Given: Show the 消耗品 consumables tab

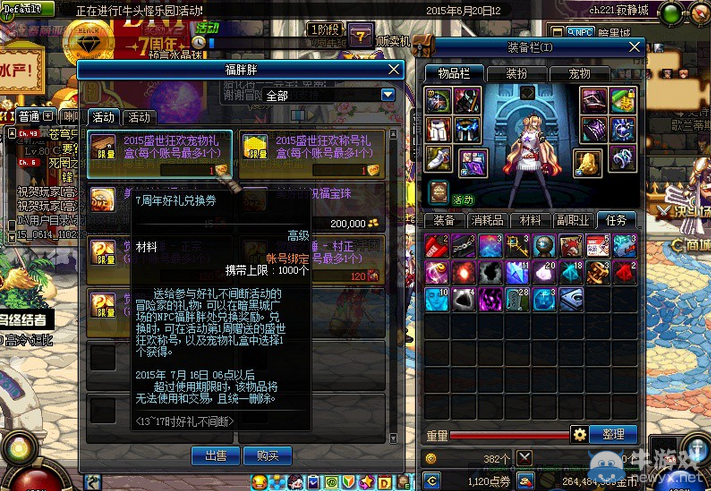Looking at the screenshot, I should pyautogui.click(x=487, y=220).
